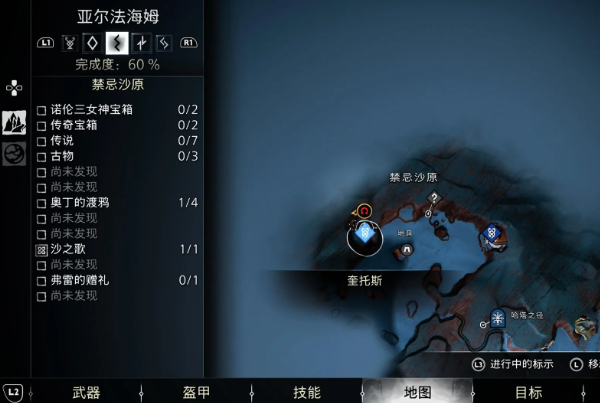Select the question mark map marker
This screenshot has width=600, height=403.
tap(434, 198)
